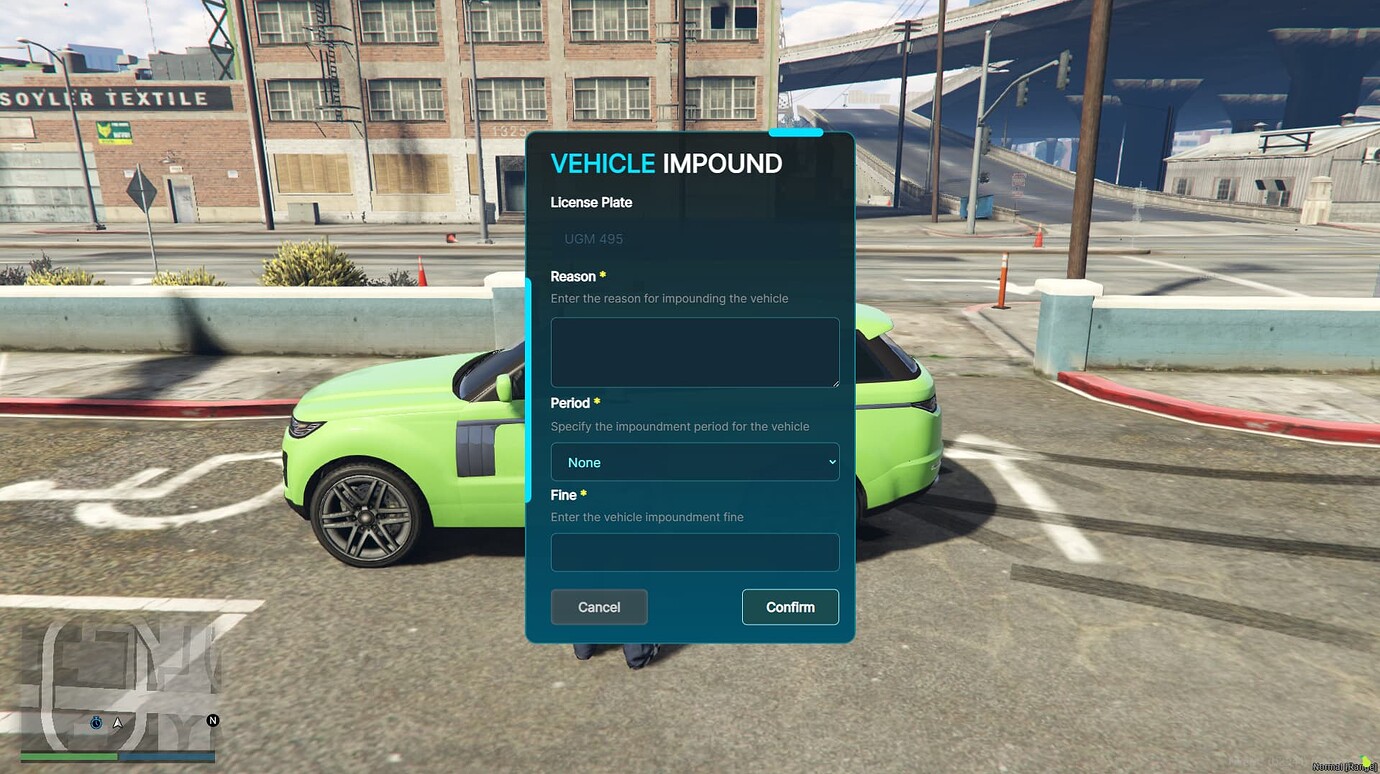Click the cyan accent bar atop the dialog
Viewport: 1380px width, 774px height.
[796, 132]
